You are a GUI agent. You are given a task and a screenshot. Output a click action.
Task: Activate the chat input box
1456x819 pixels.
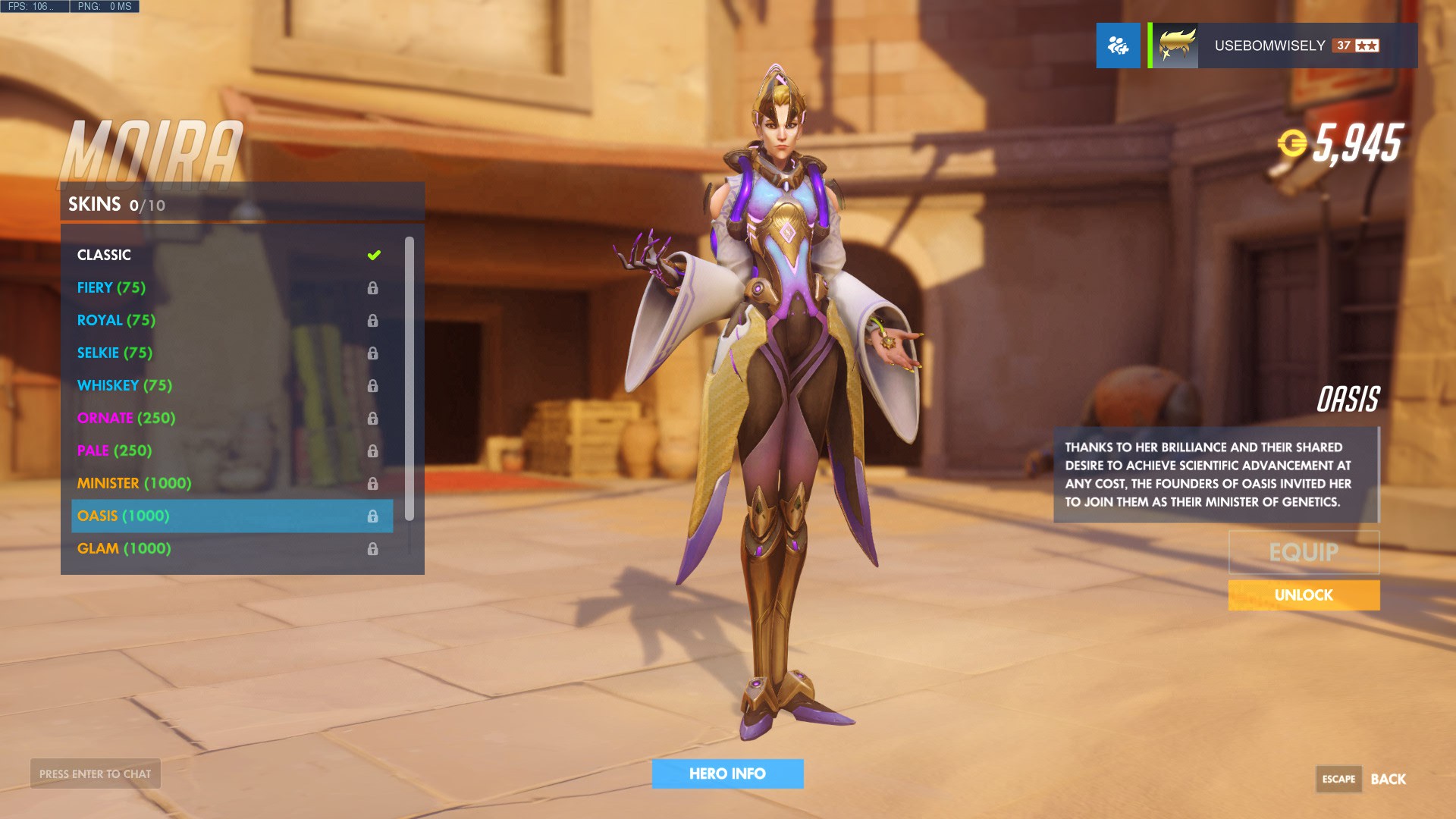[x=96, y=774]
